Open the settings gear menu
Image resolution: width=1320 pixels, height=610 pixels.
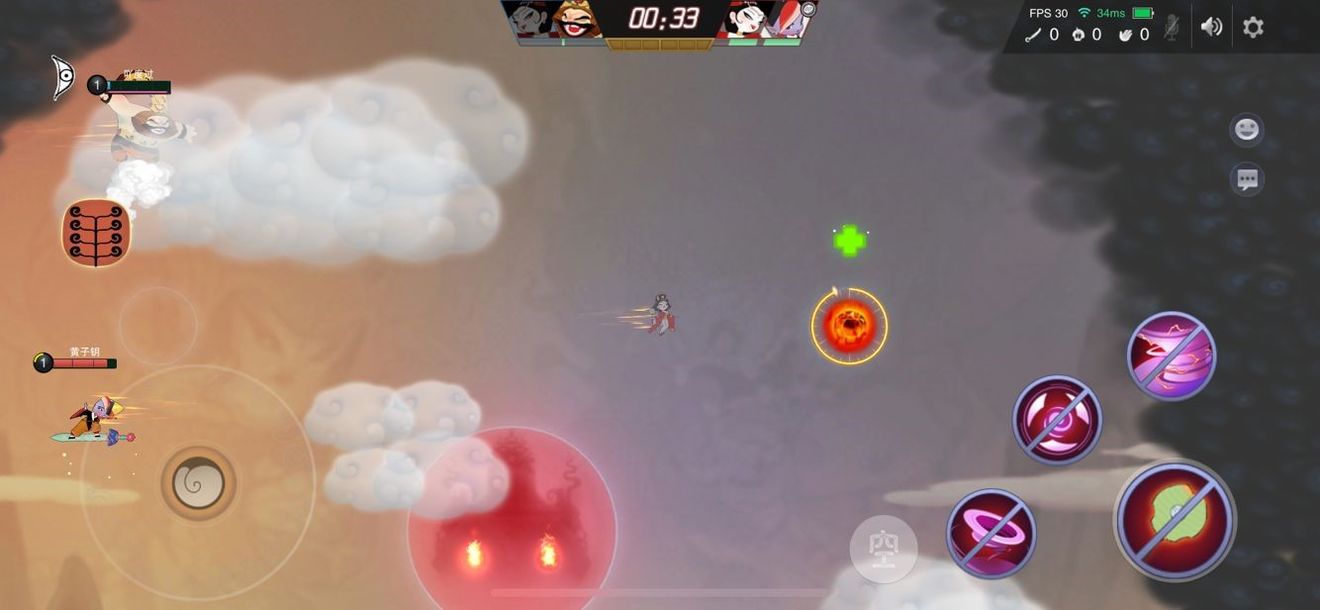click(x=1253, y=27)
